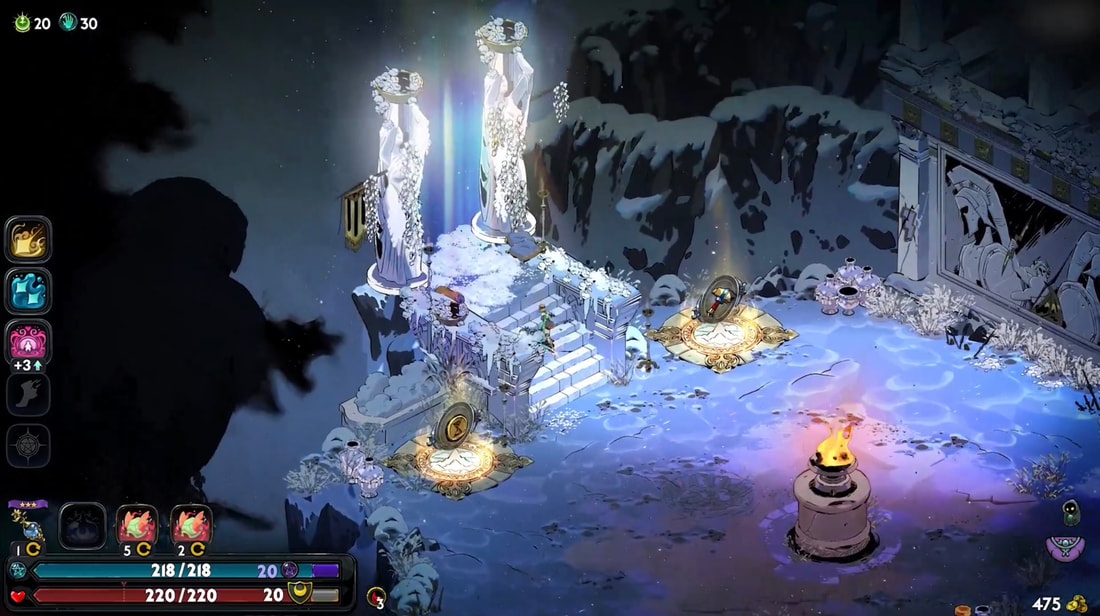
Task: Click the gold coins currency icon
Action: point(1078,604)
